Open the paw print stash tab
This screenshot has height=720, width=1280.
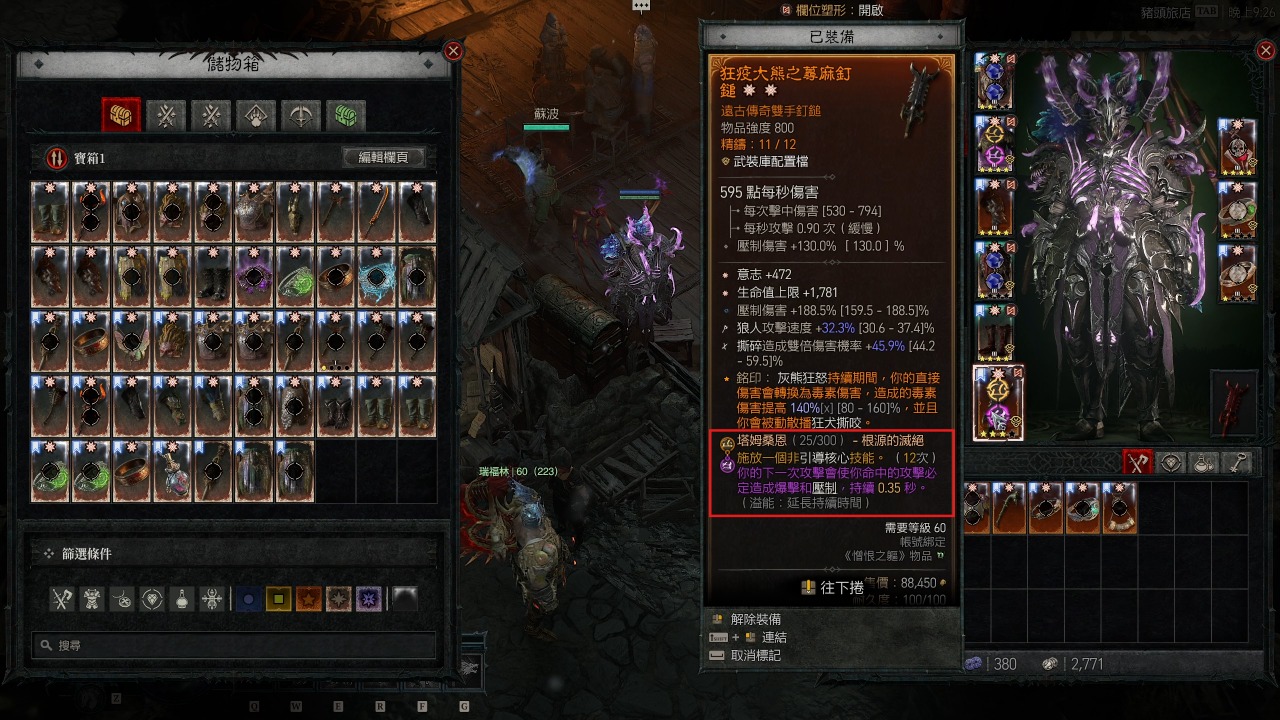[x=256, y=115]
